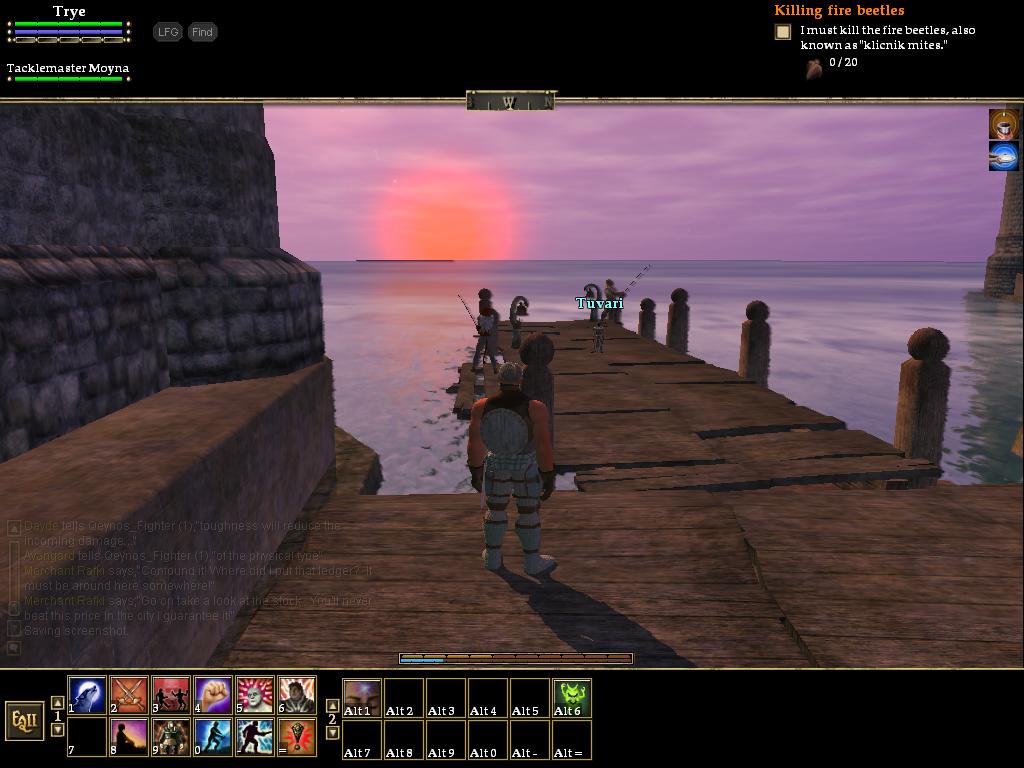Activate the howling wolf ability in slot 1
Screen dimensions: 1024x768
tap(88, 695)
